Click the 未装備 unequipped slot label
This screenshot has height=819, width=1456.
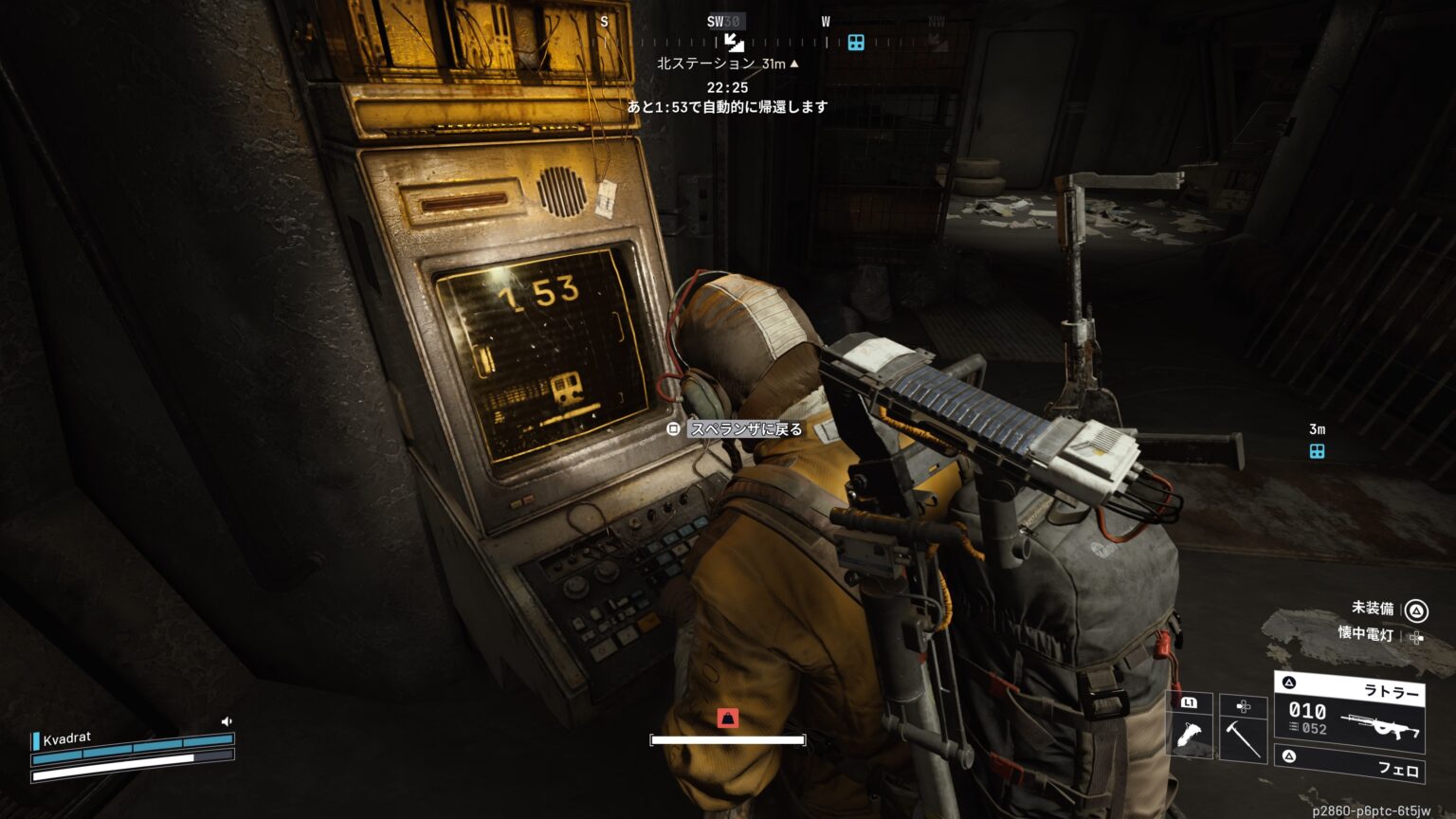point(1373,609)
